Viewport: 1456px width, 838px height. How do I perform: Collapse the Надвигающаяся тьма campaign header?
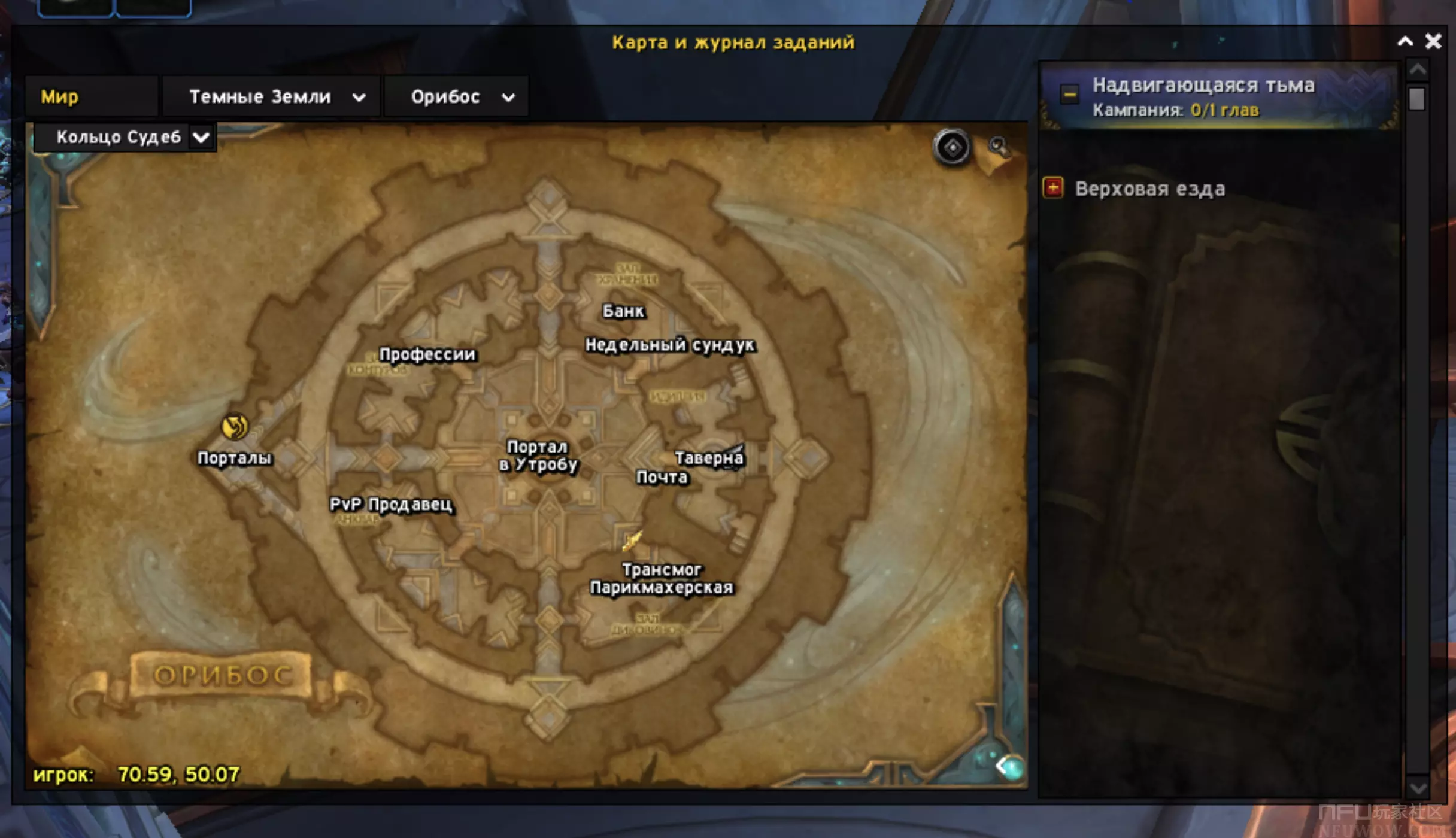point(1069,94)
